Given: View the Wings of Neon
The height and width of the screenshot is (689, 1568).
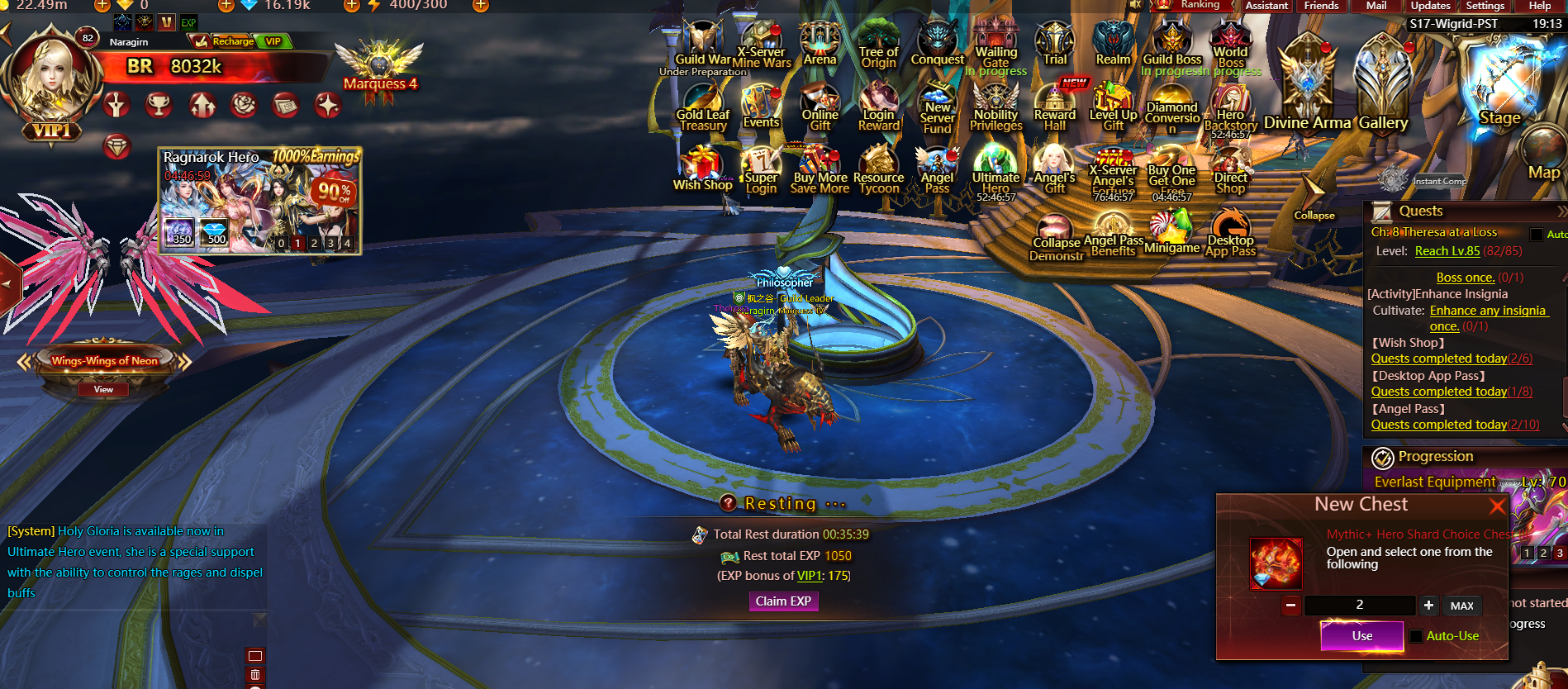Looking at the screenshot, I should pyautogui.click(x=103, y=389).
